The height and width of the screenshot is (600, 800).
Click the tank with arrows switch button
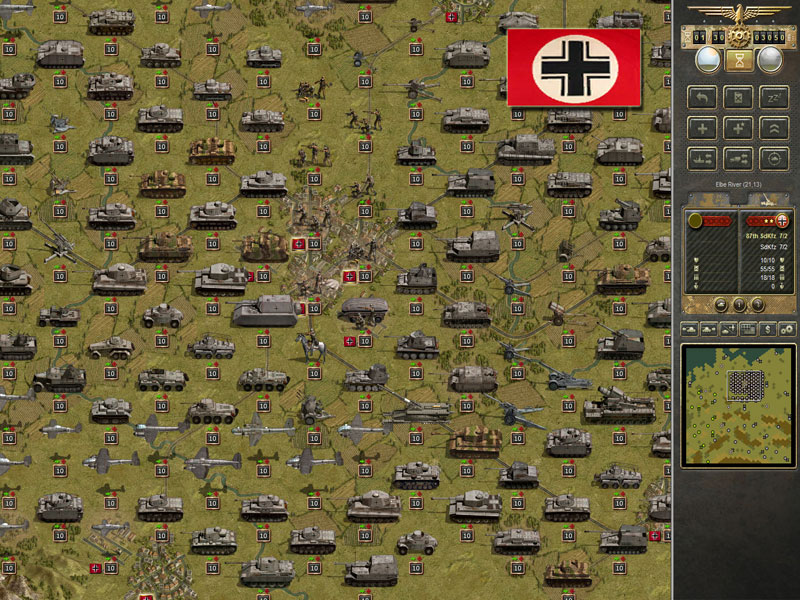pyautogui.click(x=738, y=158)
